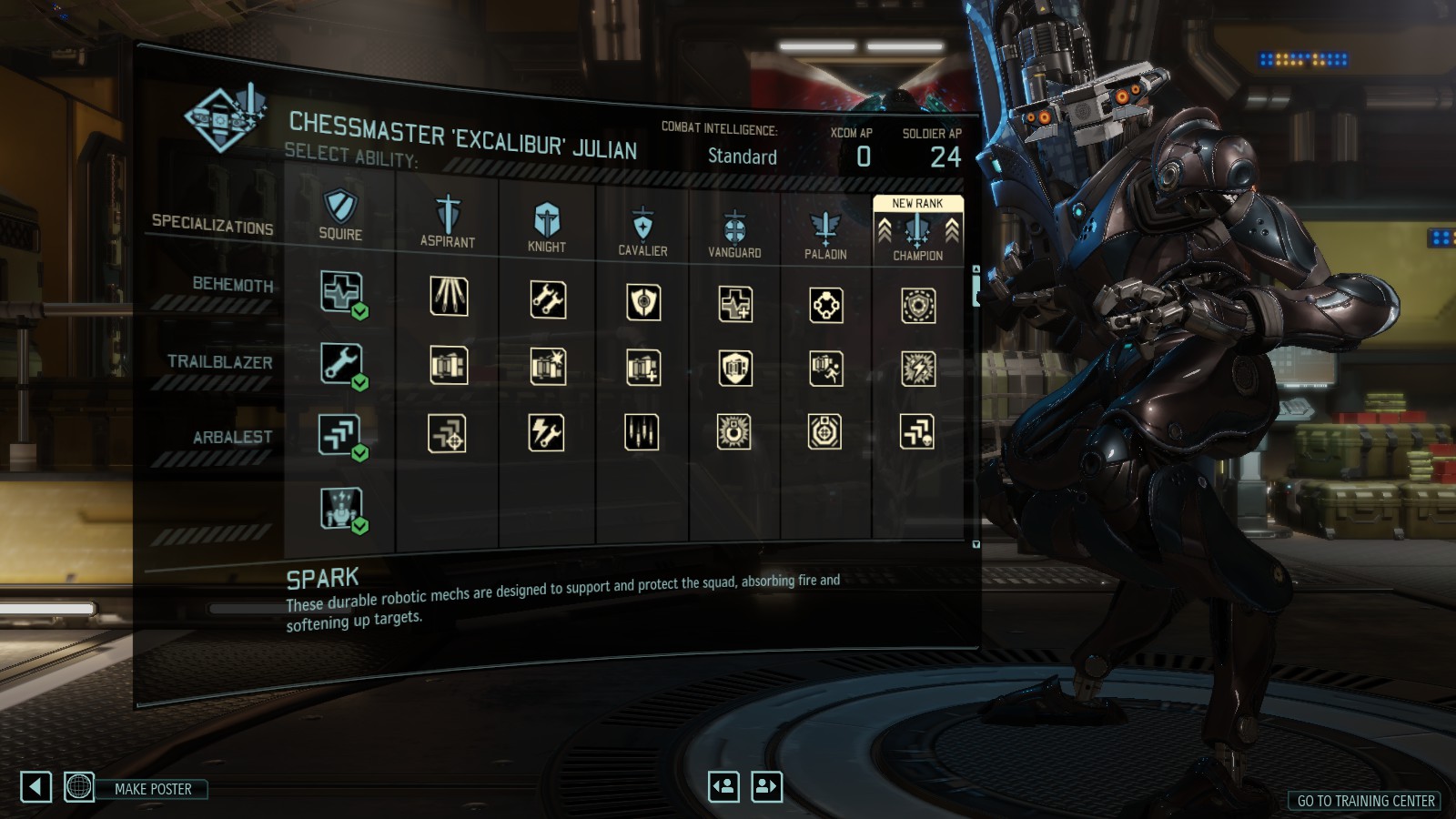Choose the Arbalest Knight lightning-wrench ability
Screen dimensions: 1456x819
tap(547, 433)
